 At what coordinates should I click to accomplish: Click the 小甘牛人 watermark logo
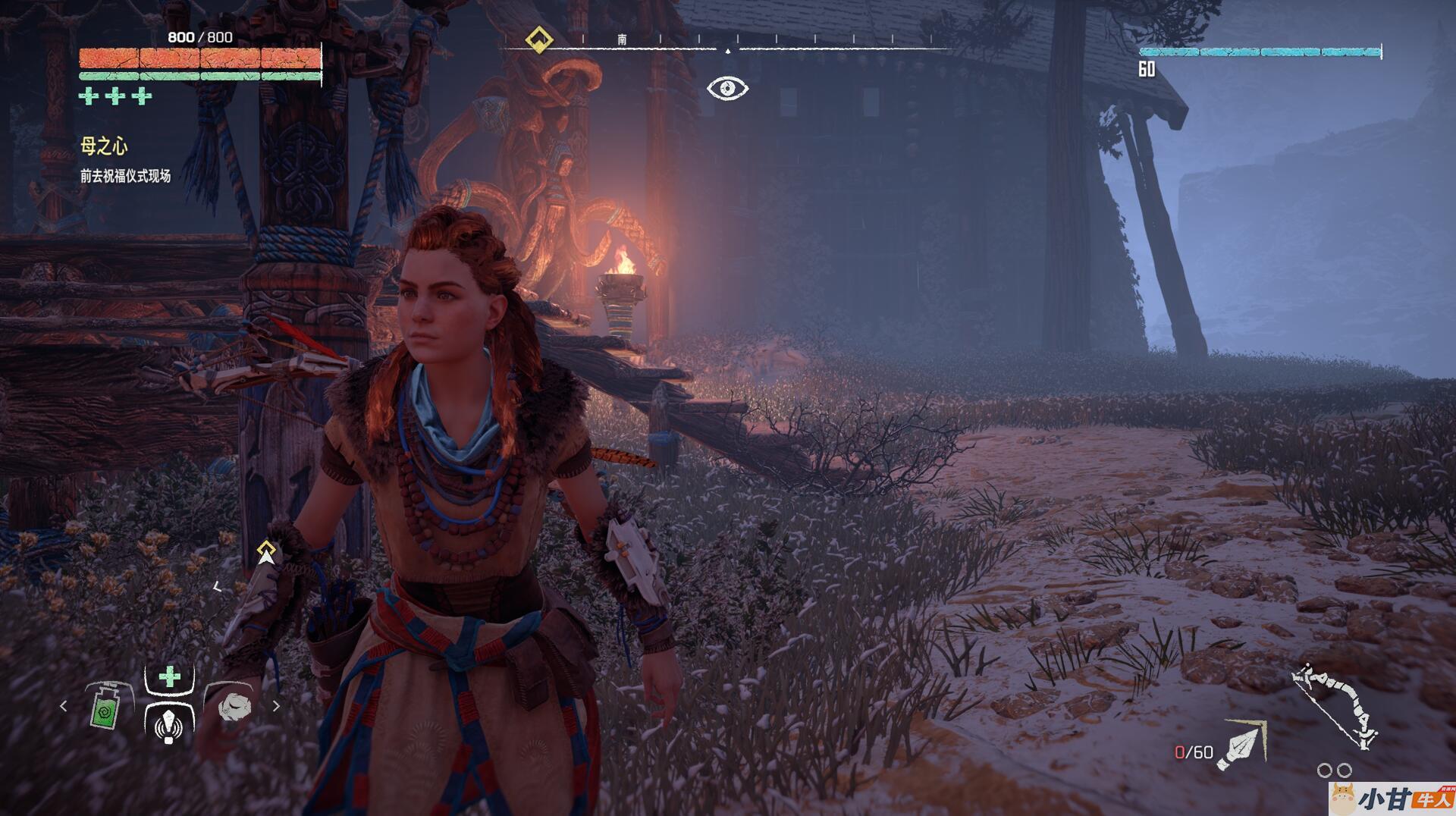click(x=1391, y=798)
